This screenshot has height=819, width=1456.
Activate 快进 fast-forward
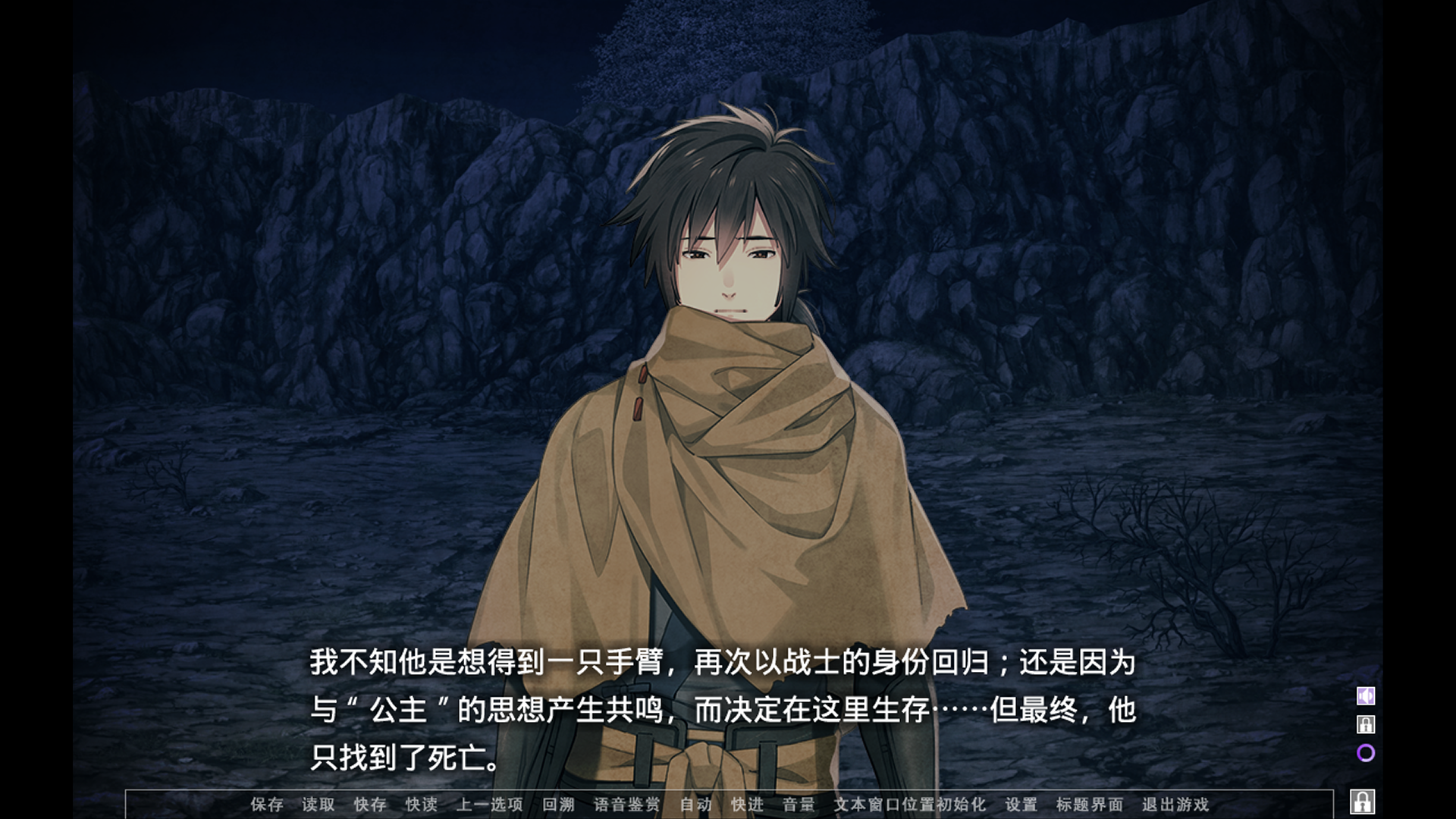point(748,805)
